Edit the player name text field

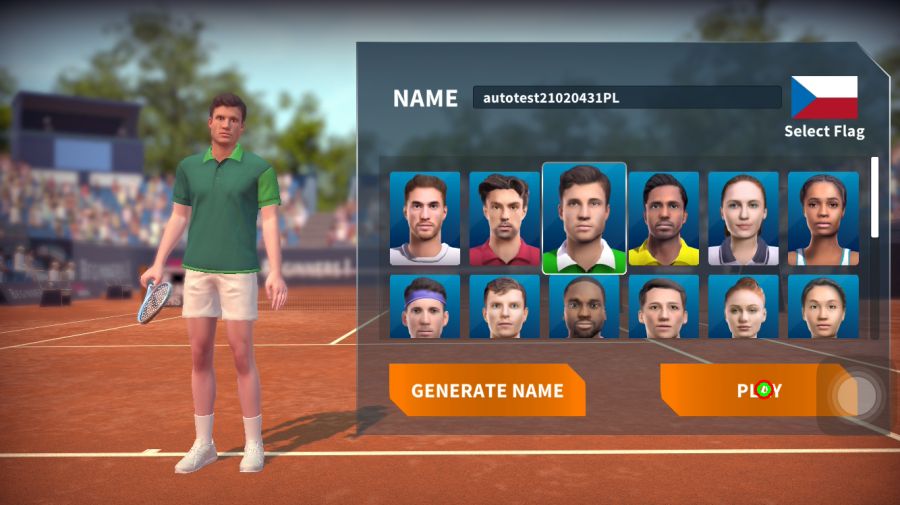click(627, 98)
